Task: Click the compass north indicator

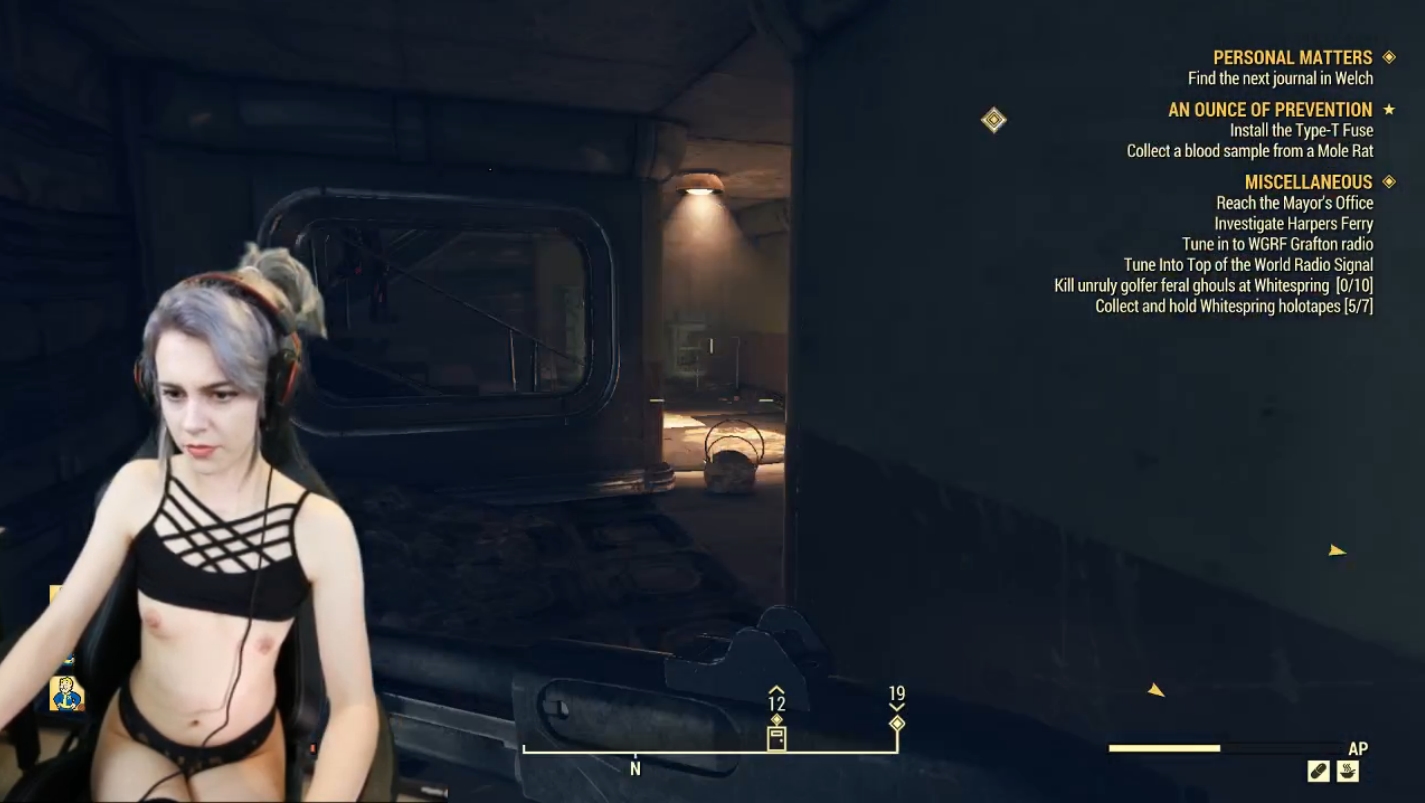Action: click(x=635, y=769)
